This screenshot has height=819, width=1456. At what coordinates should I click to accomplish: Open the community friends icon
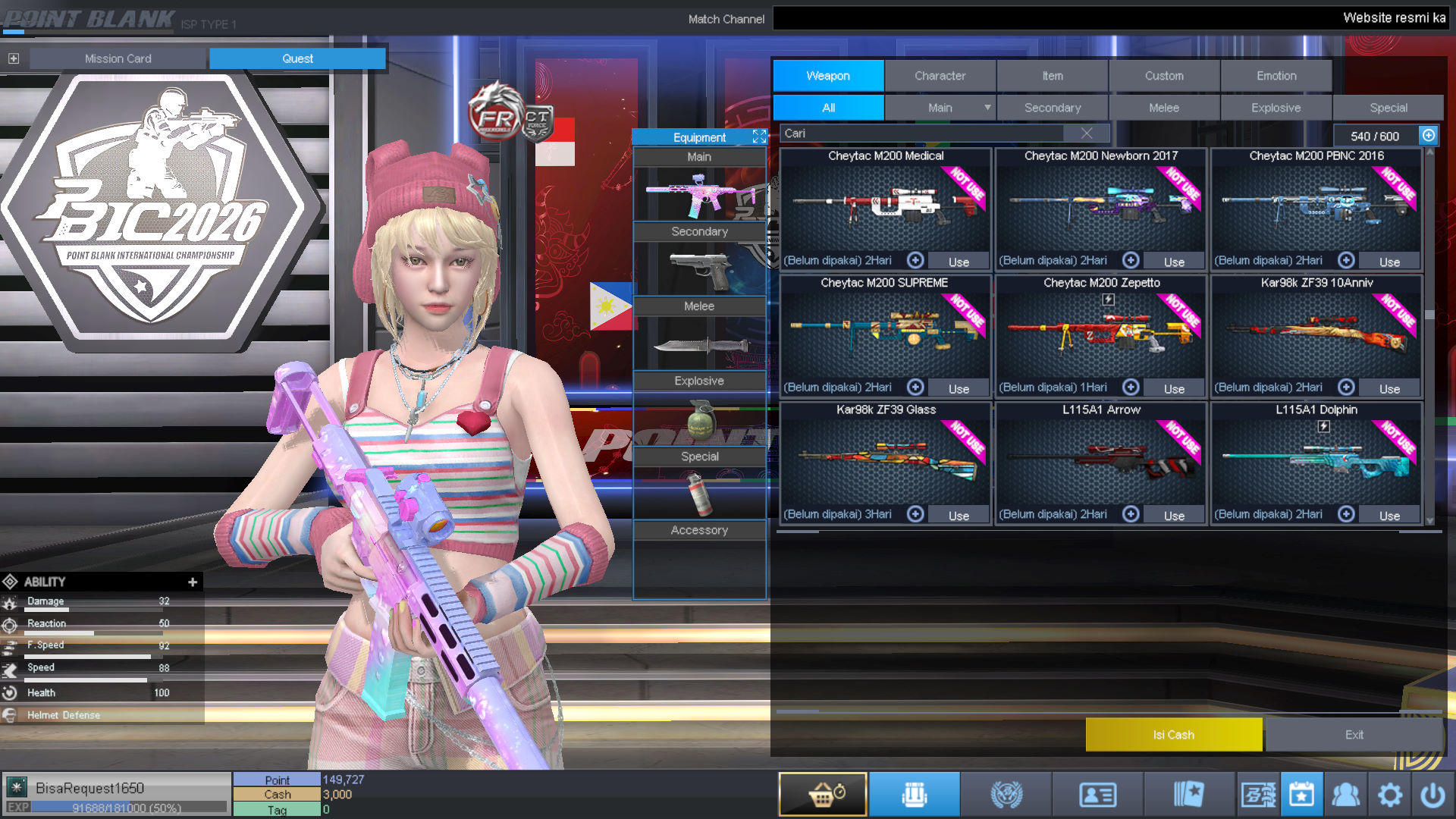coord(1347,793)
